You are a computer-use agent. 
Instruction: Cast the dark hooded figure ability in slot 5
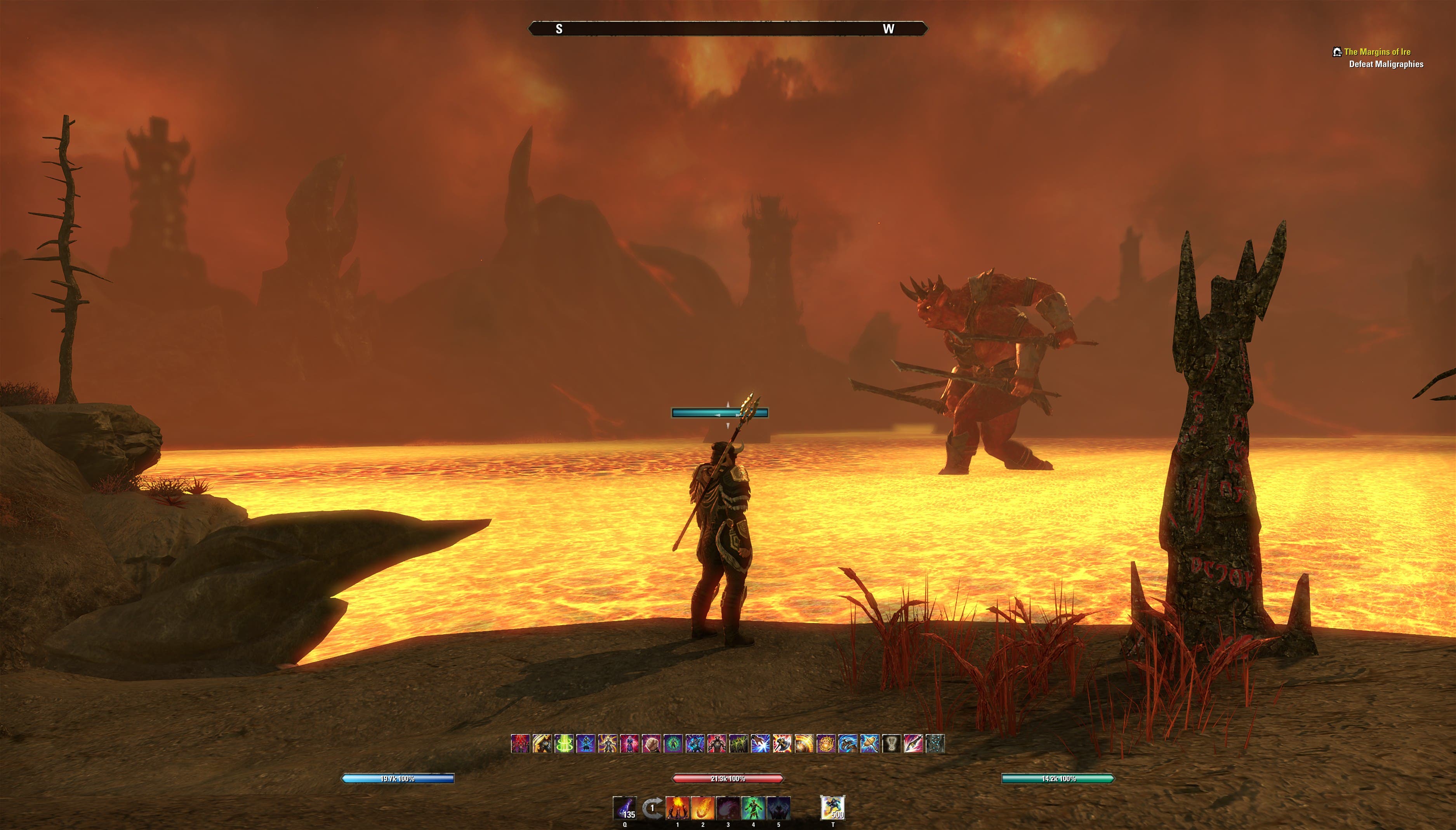click(779, 808)
